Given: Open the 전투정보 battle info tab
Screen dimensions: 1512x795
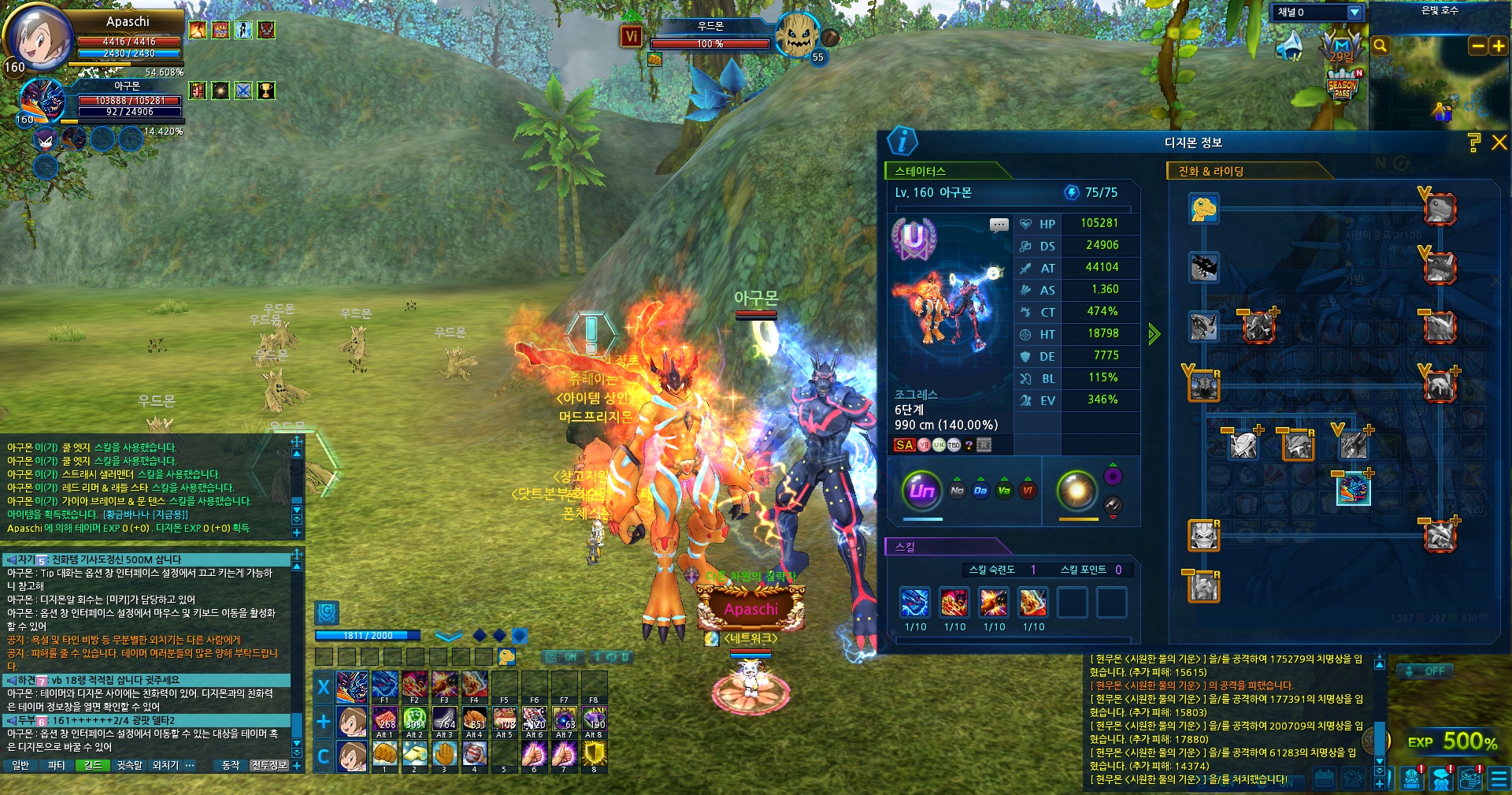Looking at the screenshot, I should click(x=269, y=765).
